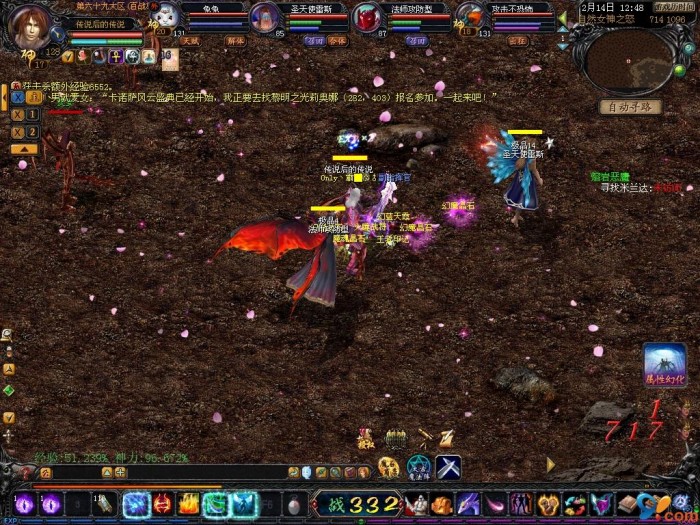Viewport: 700px width, 525px height.
Task: Open the 属性幻化 attribute transform icon
Action: 665,365
